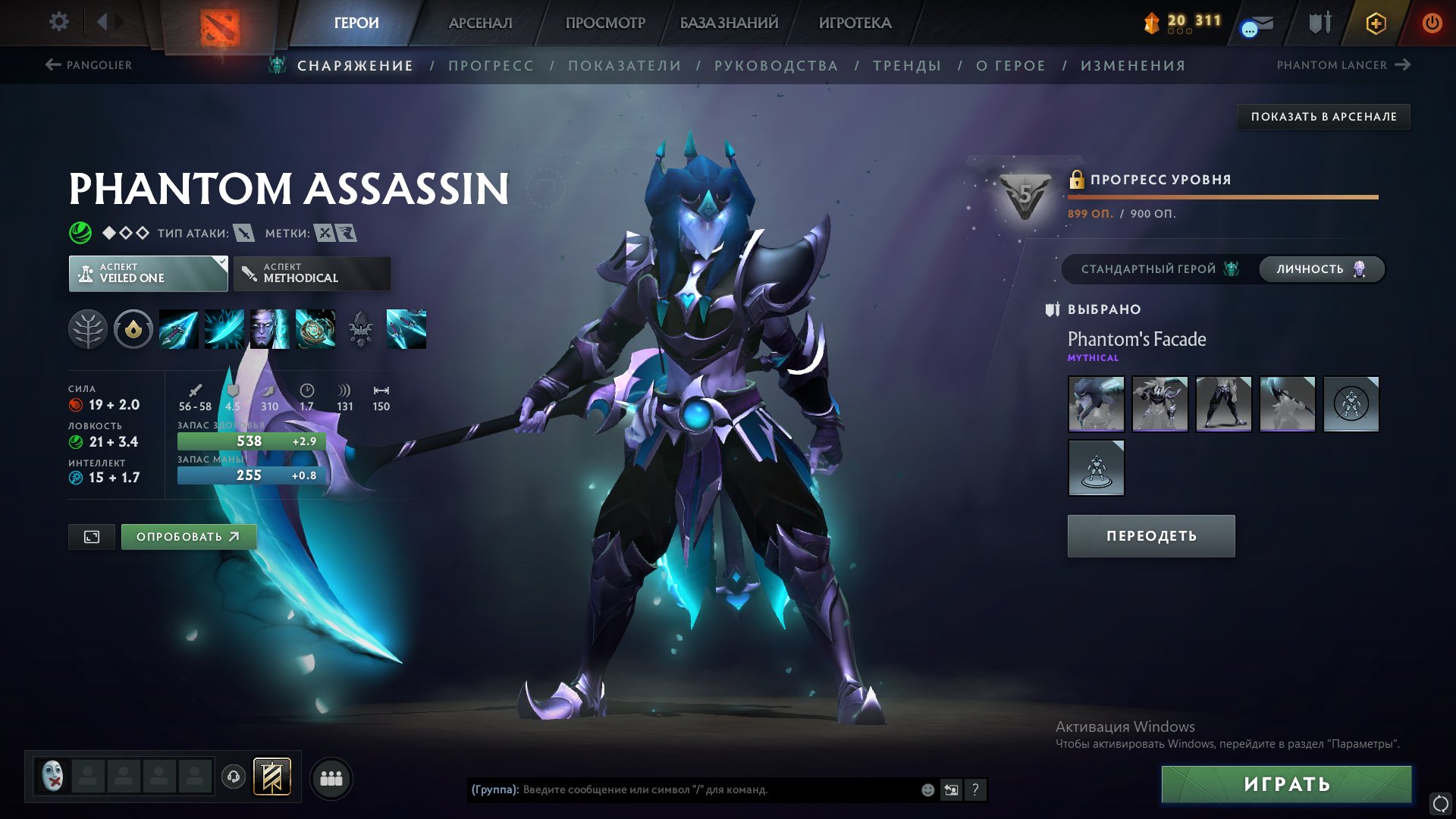This screenshot has width=1456, height=819.
Task: Click the Переодеть button
Action: click(1150, 536)
